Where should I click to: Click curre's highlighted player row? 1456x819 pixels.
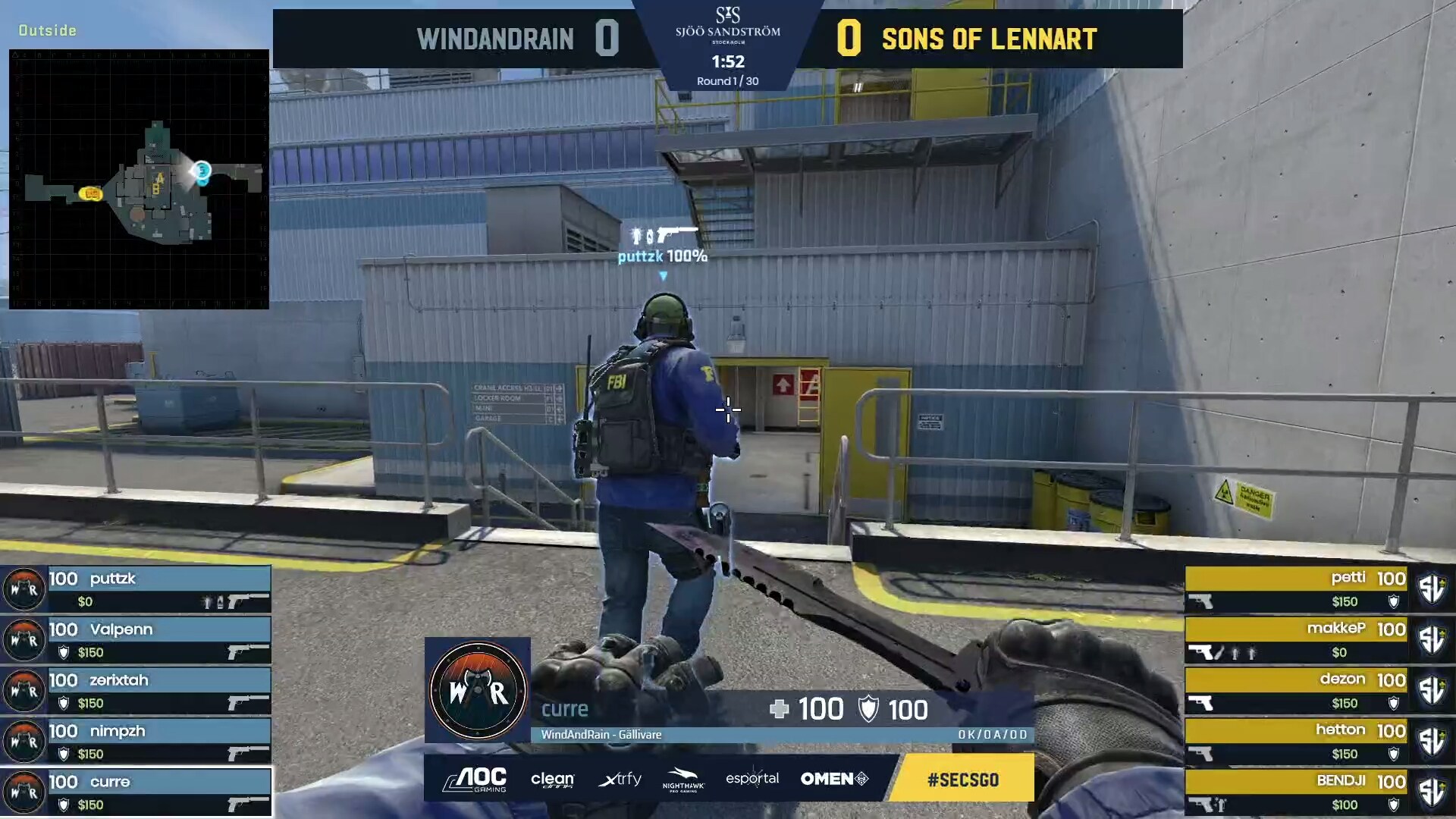(136, 792)
